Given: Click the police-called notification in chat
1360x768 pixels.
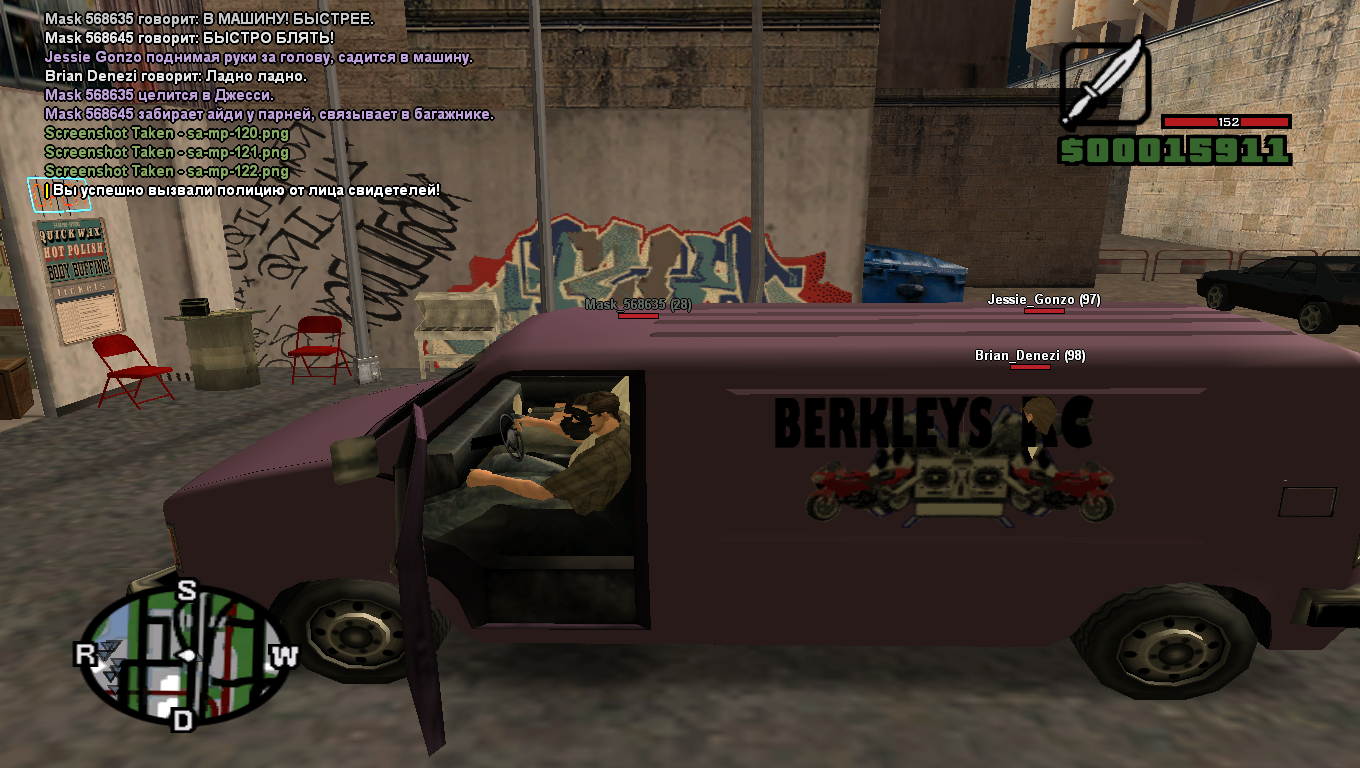Looking at the screenshot, I should (246, 190).
